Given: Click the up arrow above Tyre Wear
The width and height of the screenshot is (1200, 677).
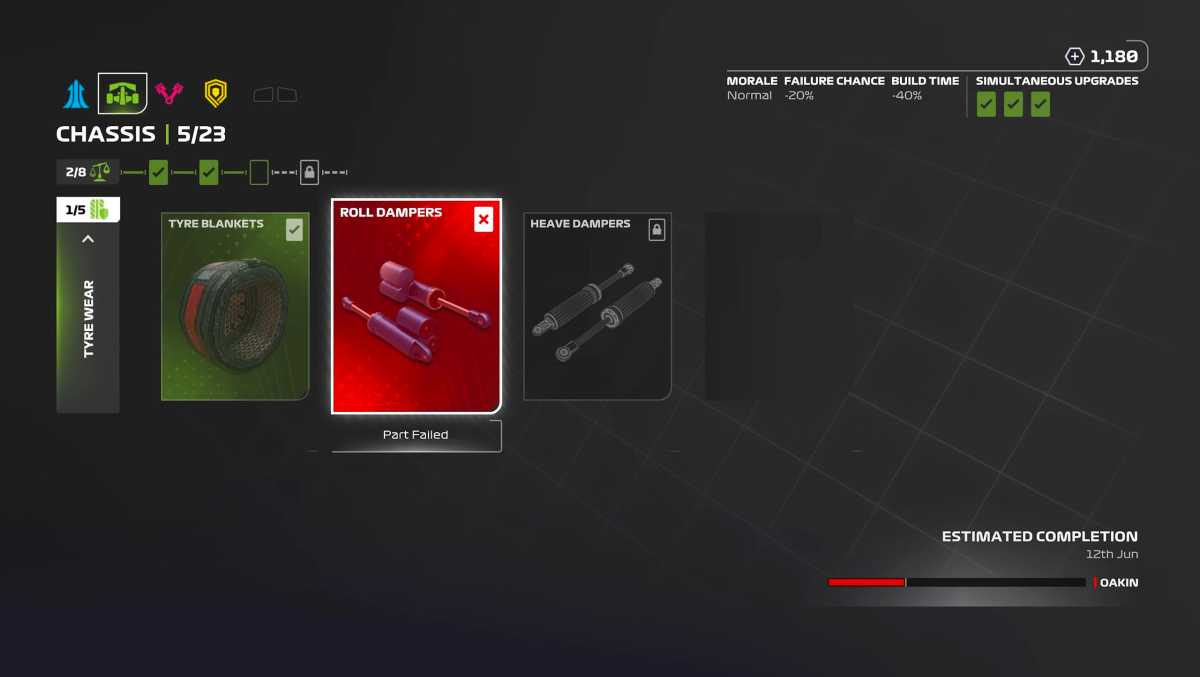Looking at the screenshot, I should 88,239.
